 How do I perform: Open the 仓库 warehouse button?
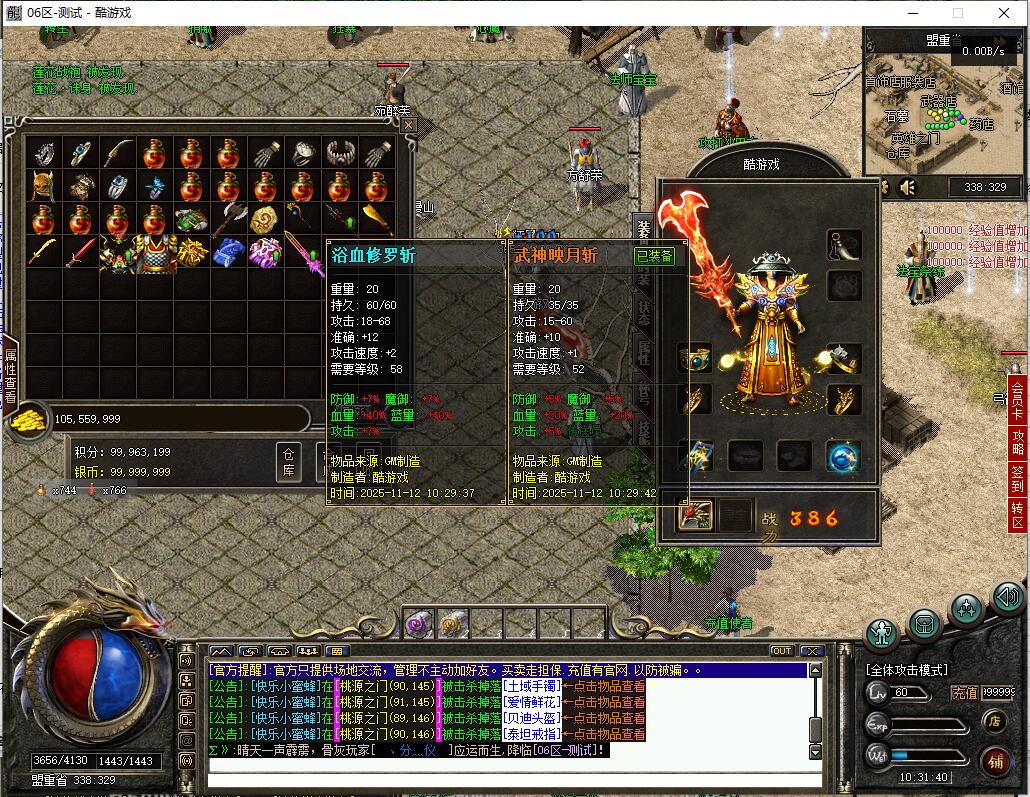pyautogui.click(x=288, y=461)
